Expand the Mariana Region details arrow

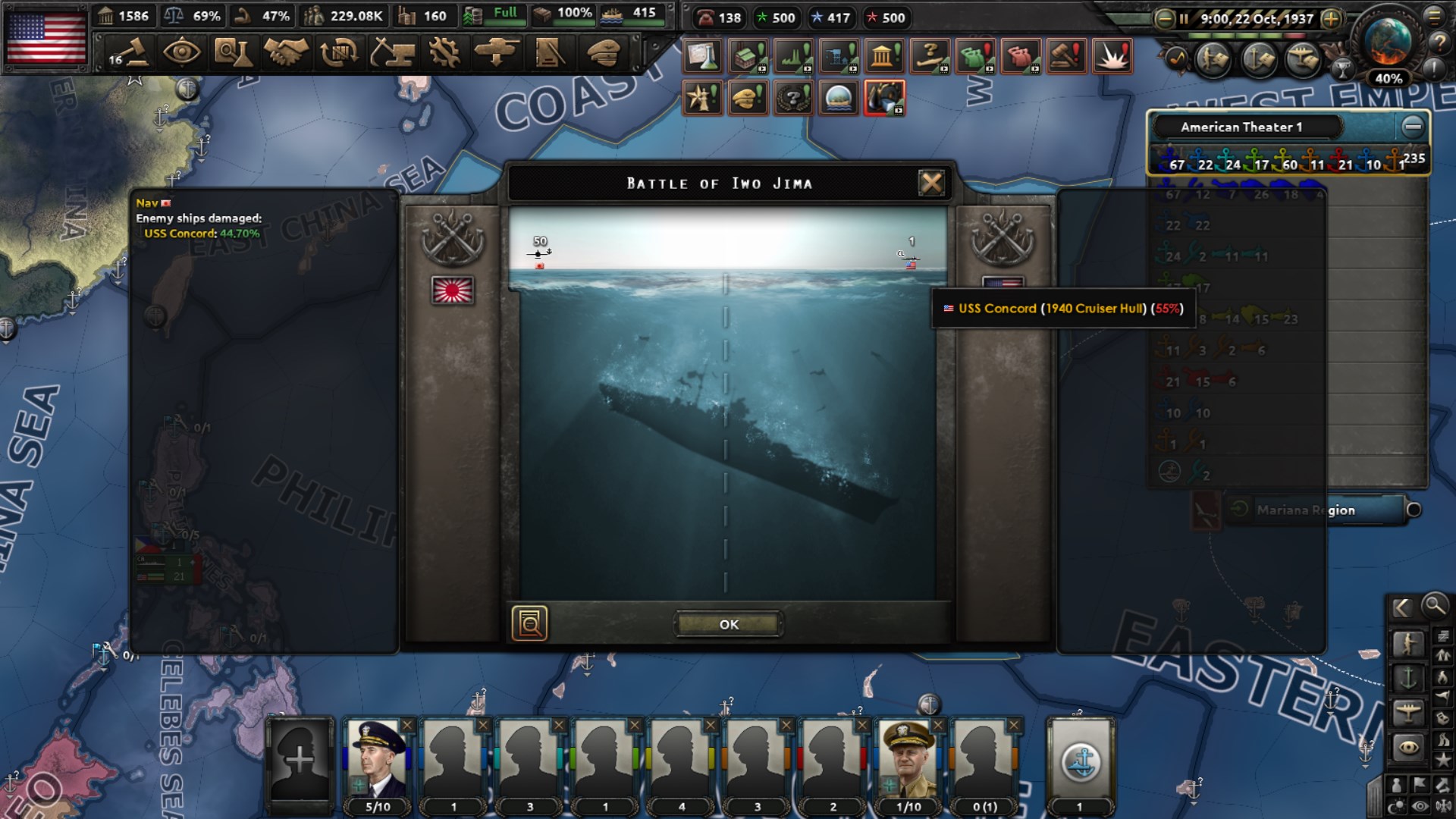[x=1238, y=509]
